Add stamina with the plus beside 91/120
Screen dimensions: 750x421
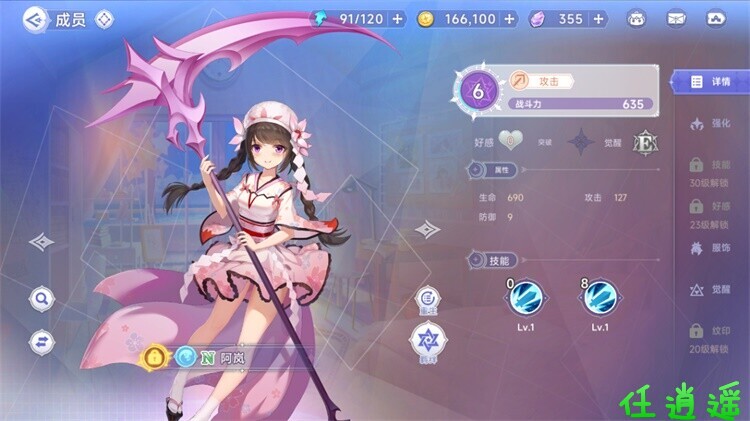(398, 19)
